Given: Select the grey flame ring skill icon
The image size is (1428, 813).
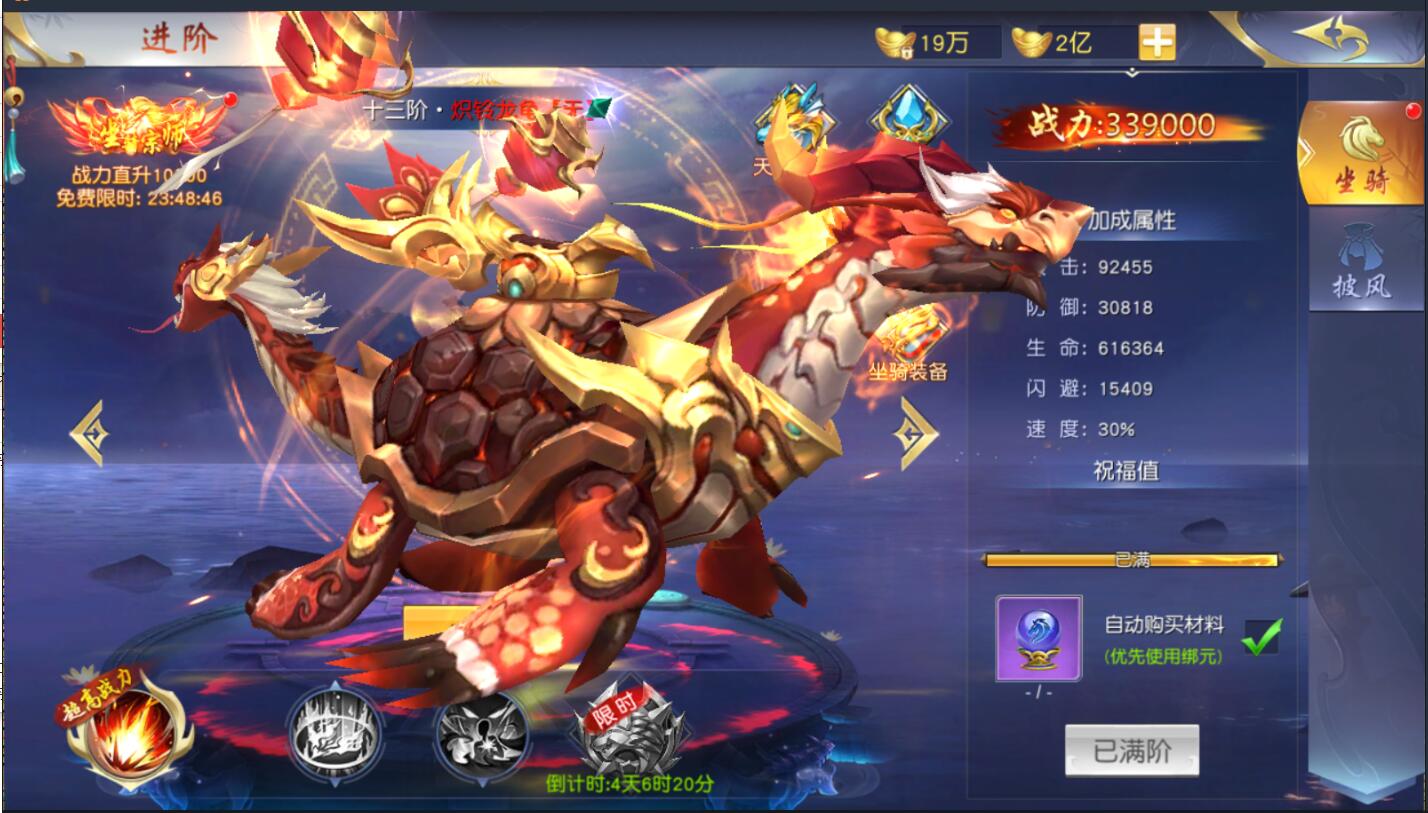Looking at the screenshot, I should coord(334,736).
